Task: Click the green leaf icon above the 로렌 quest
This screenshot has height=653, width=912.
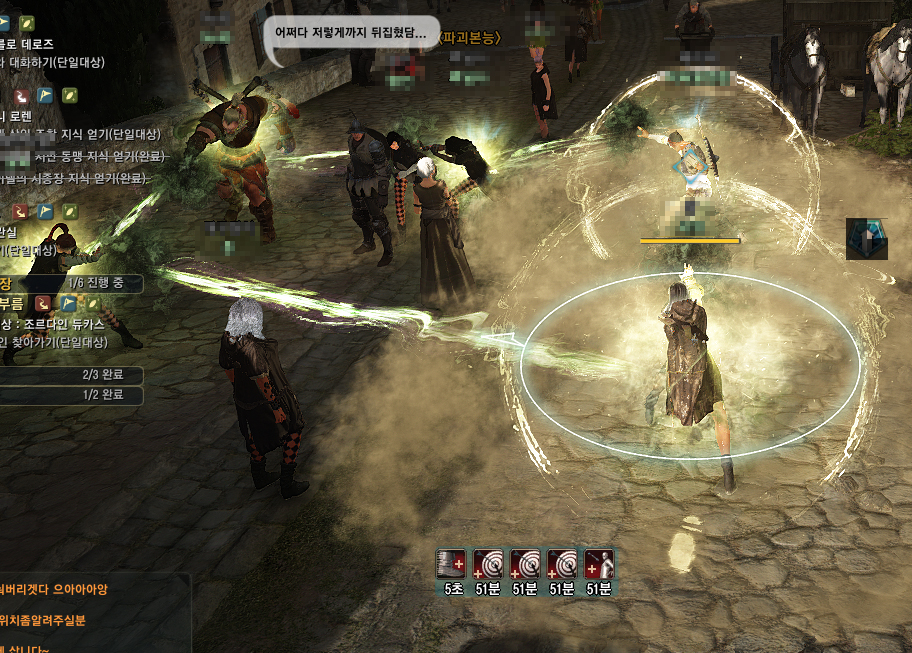Action: click(x=69, y=95)
